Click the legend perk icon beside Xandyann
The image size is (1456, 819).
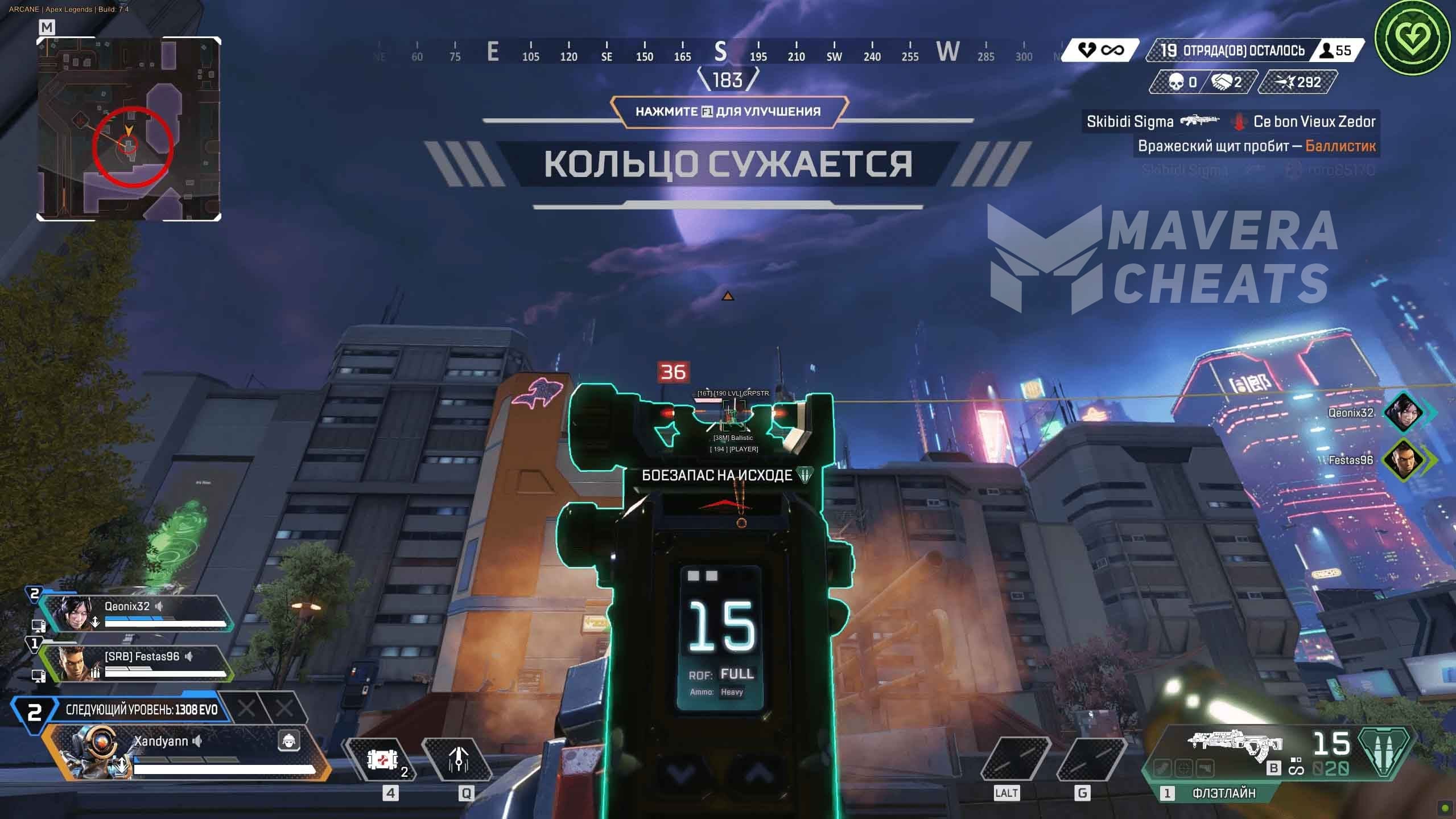pos(289,741)
